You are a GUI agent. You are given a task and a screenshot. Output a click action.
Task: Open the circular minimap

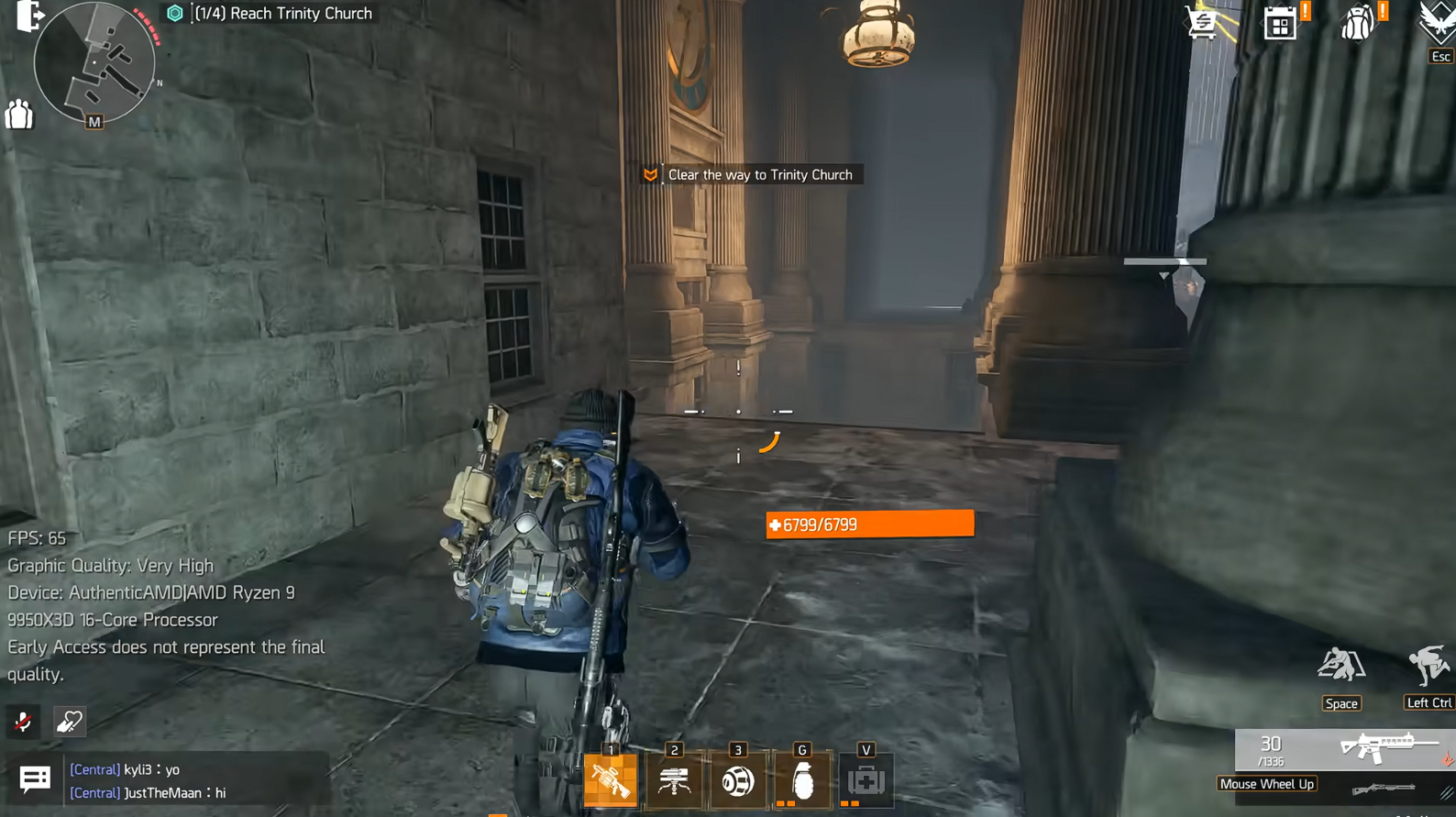tap(94, 62)
